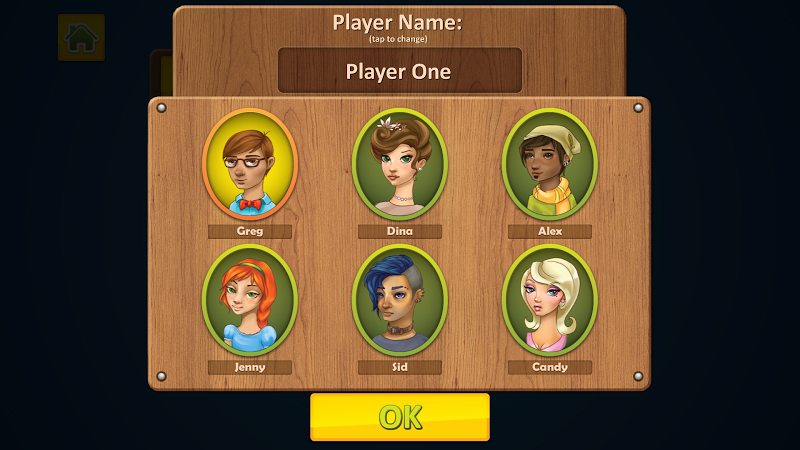Confirm with the yellow OK button
This screenshot has width=800, height=450.
(399, 417)
